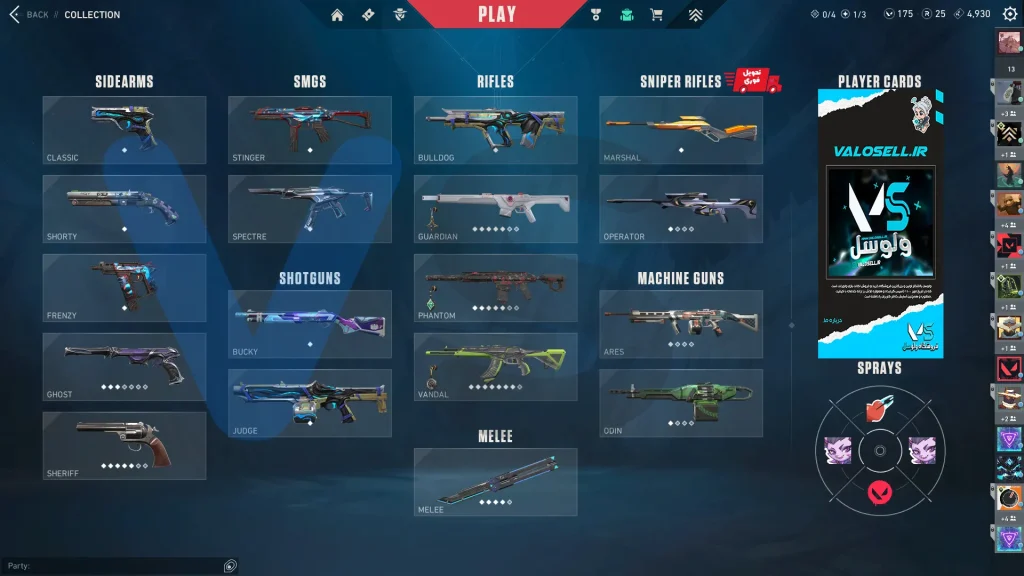Choose the Bulldog rifle slot
Viewport: 1024px width, 576px height.
coord(495,130)
